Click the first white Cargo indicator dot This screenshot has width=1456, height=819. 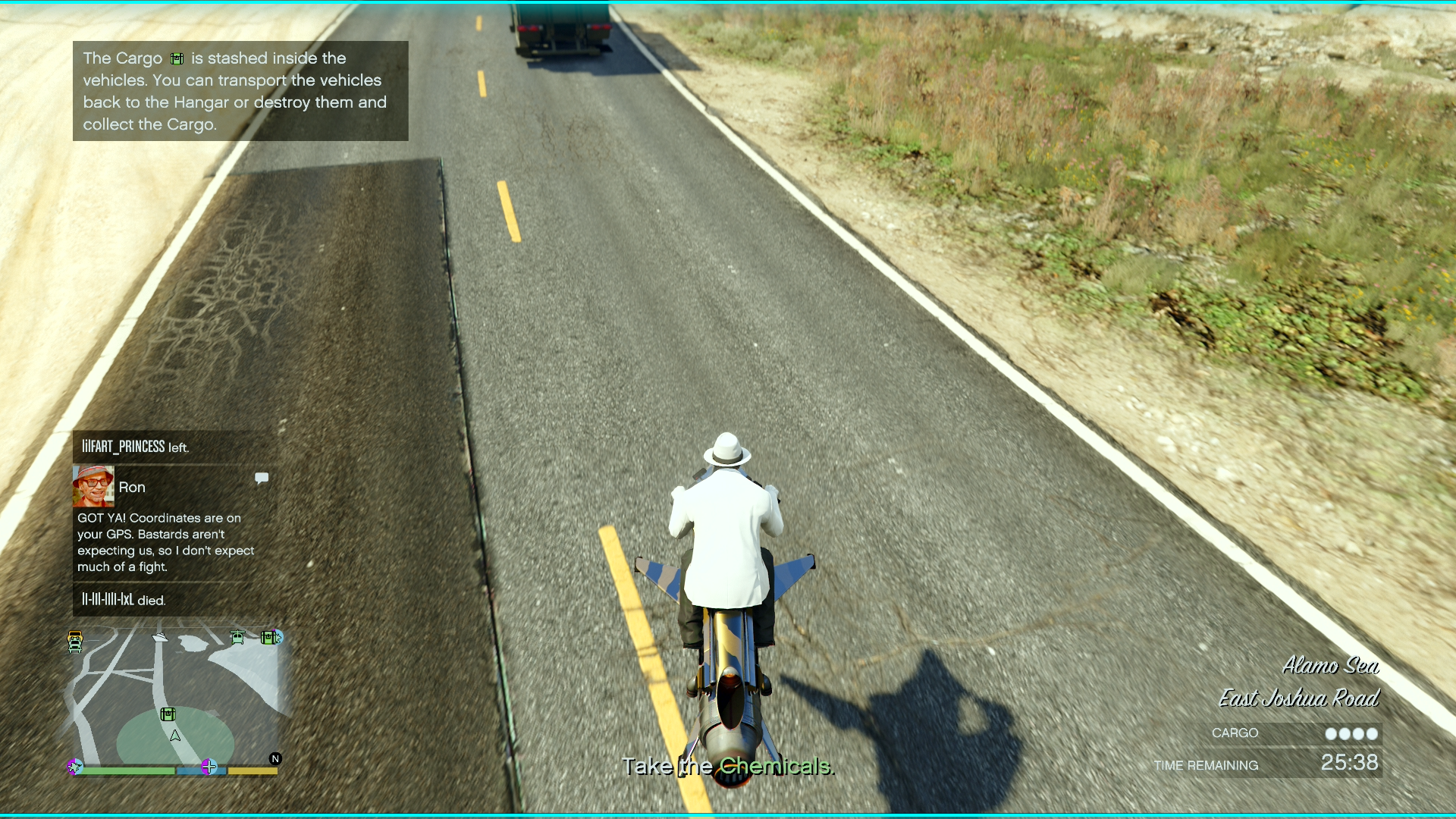coord(1332,733)
